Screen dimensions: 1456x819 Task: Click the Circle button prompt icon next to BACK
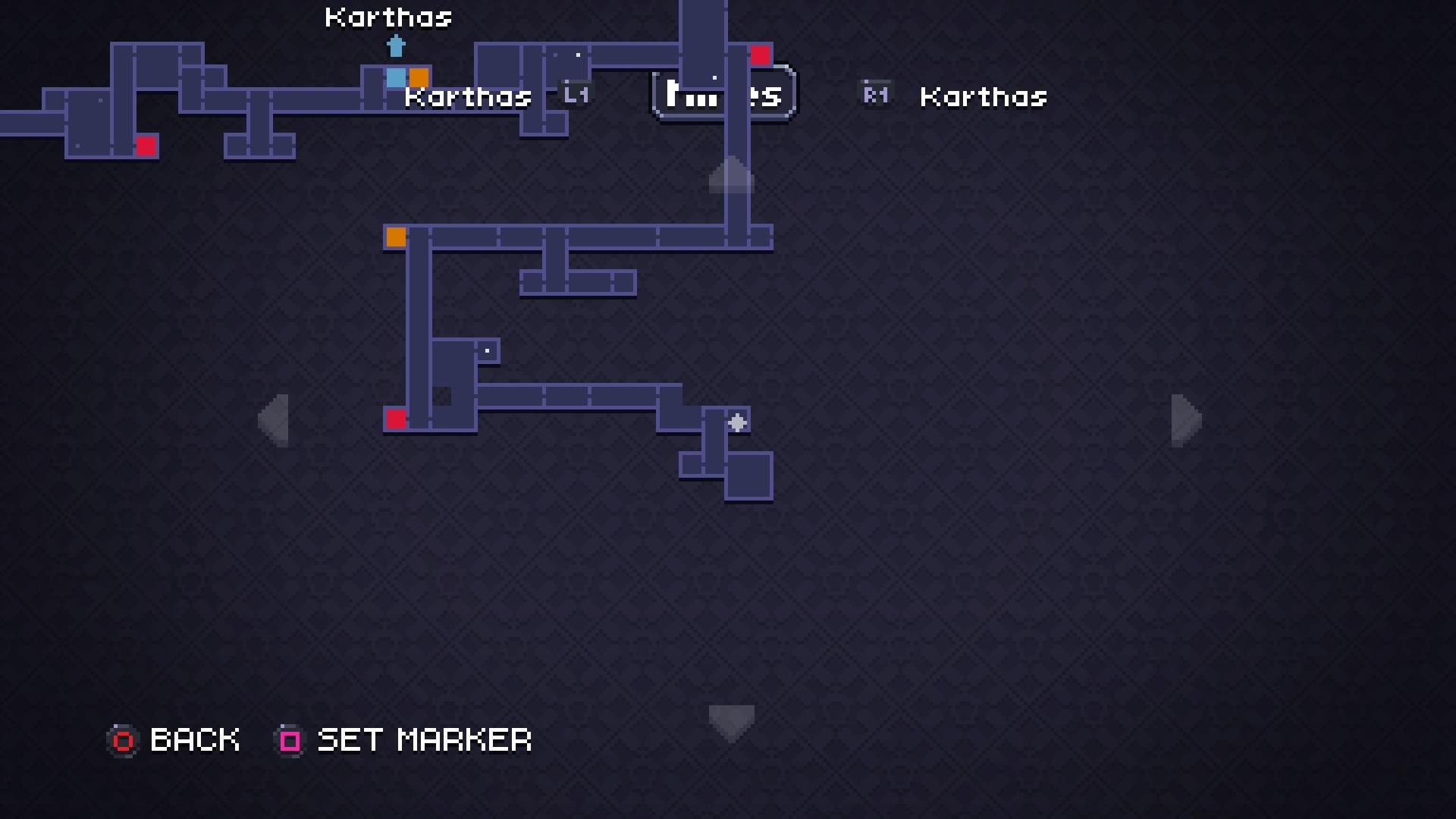tap(122, 740)
